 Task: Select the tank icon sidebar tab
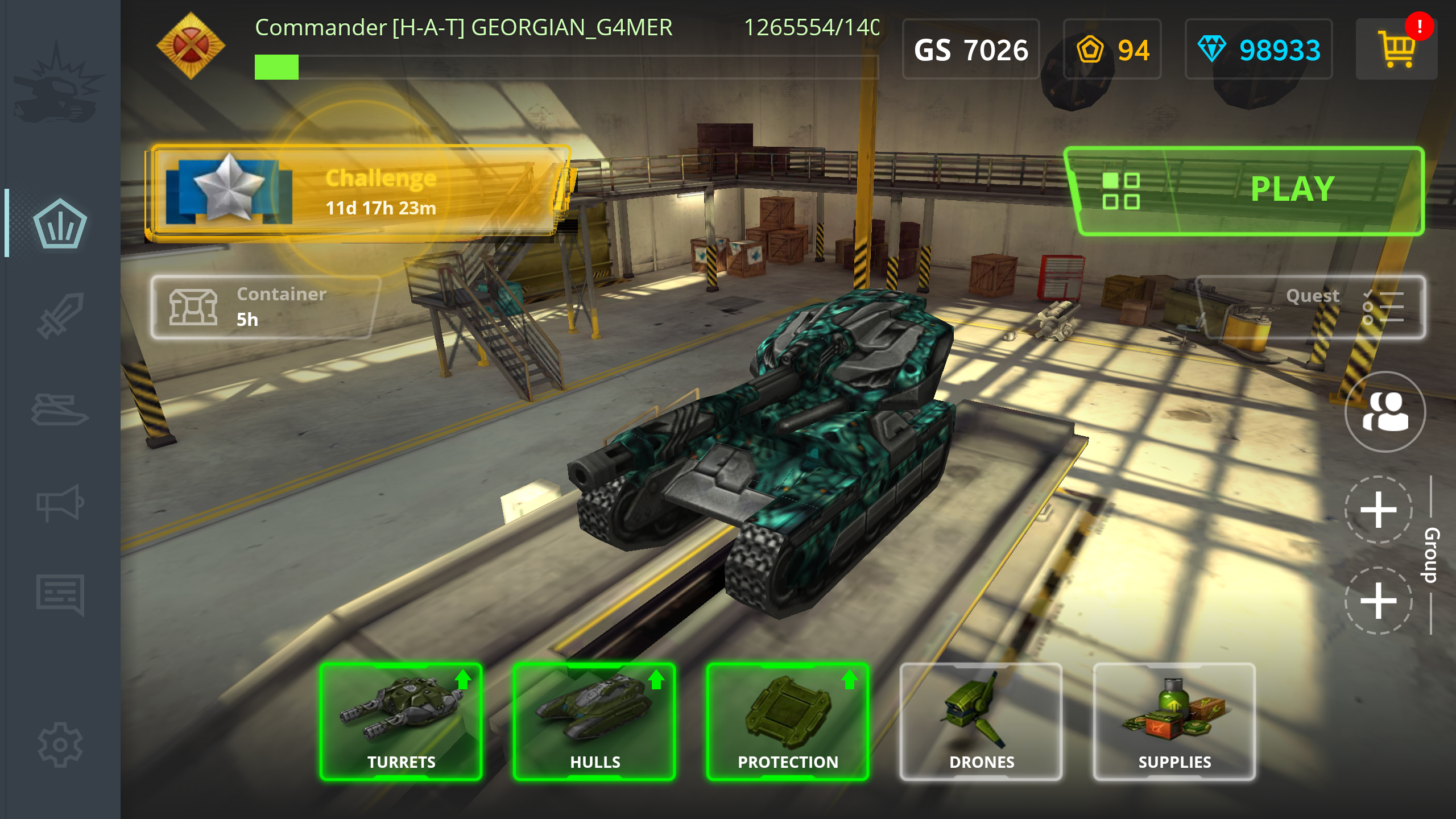pos(60,409)
